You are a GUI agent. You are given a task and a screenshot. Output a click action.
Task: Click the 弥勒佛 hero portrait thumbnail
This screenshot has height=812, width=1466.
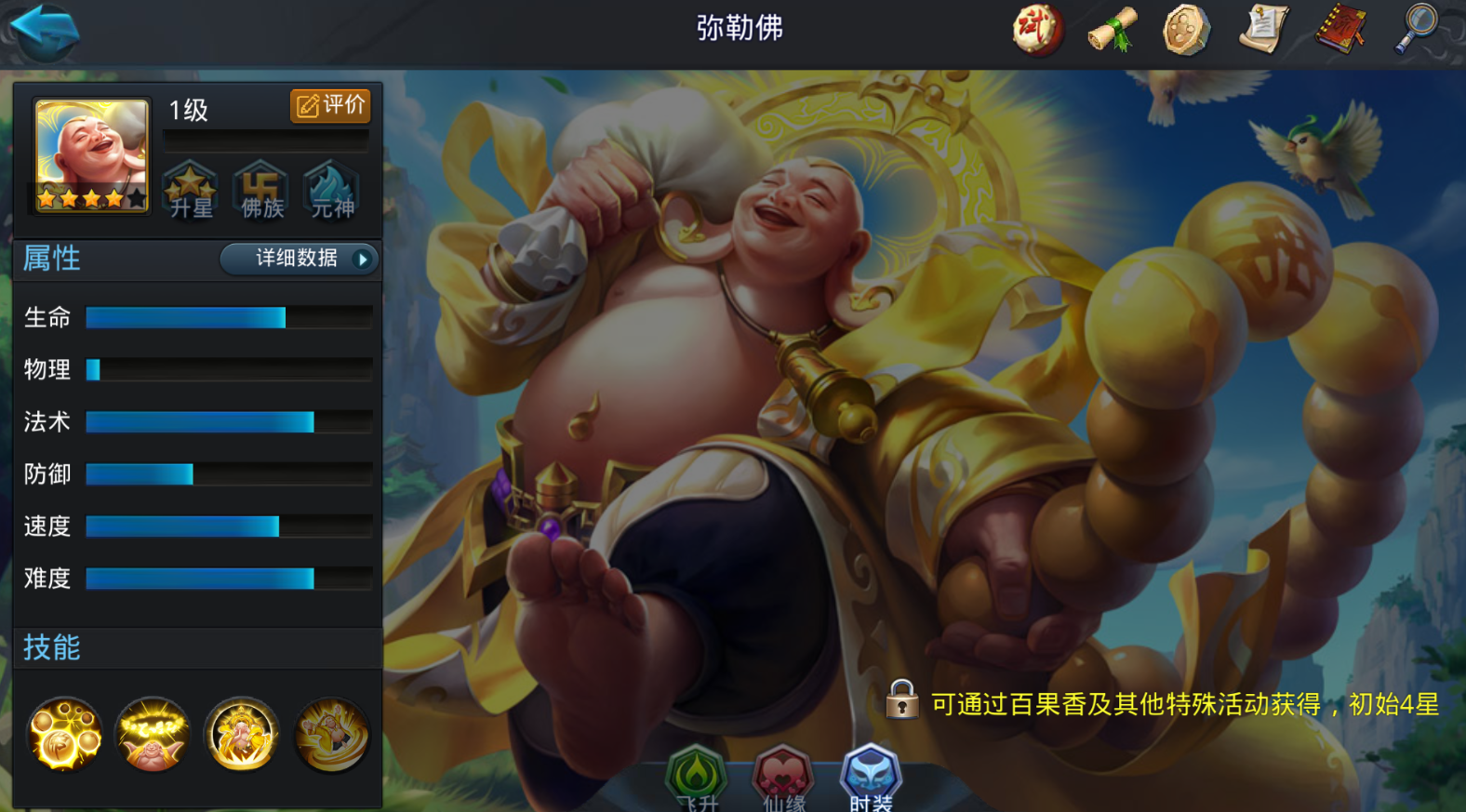pyautogui.click(x=91, y=155)
